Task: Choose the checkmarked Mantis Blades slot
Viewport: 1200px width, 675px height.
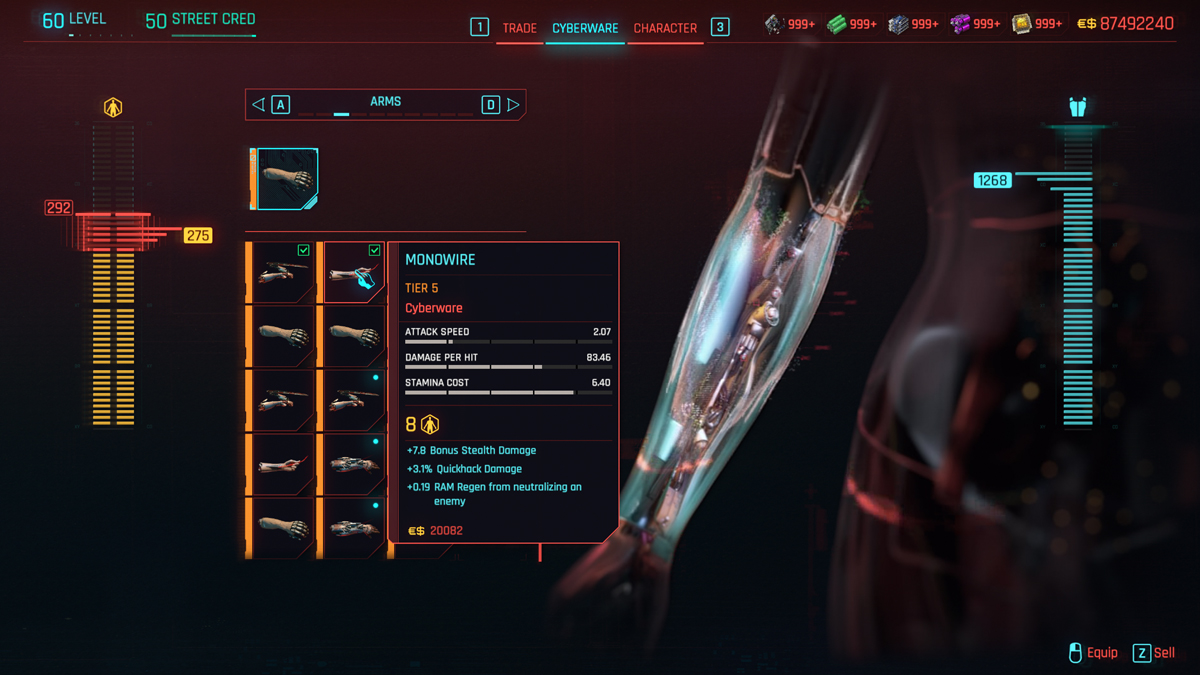Action: point(283,272)
